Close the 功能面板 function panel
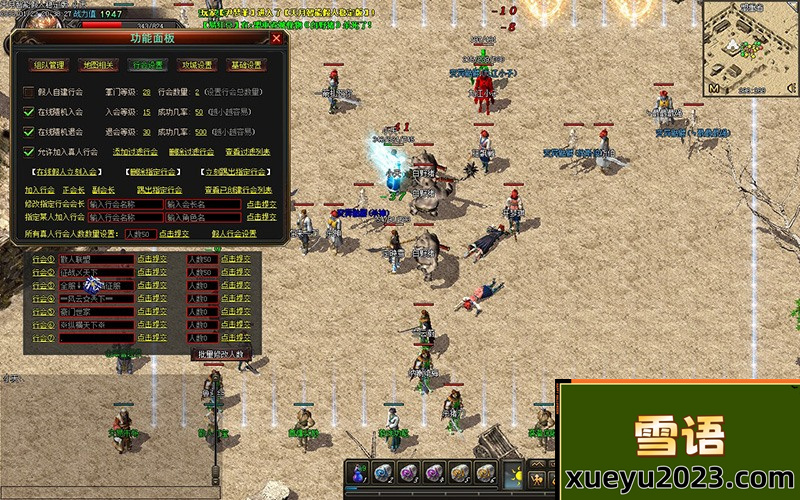Screen dimensions: 800x500 pos(276,39)
